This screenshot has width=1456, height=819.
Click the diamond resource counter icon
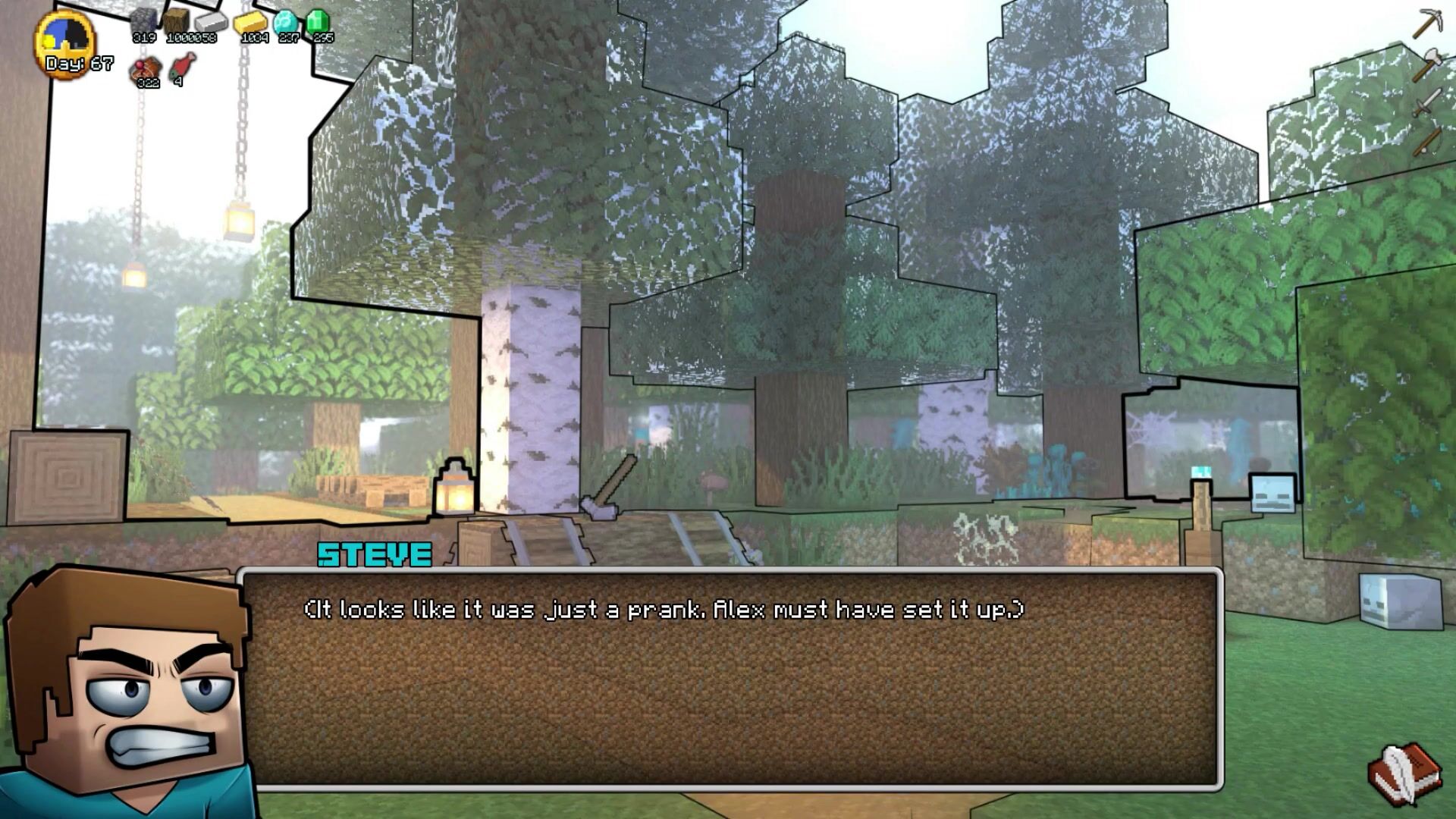[287, 19]
